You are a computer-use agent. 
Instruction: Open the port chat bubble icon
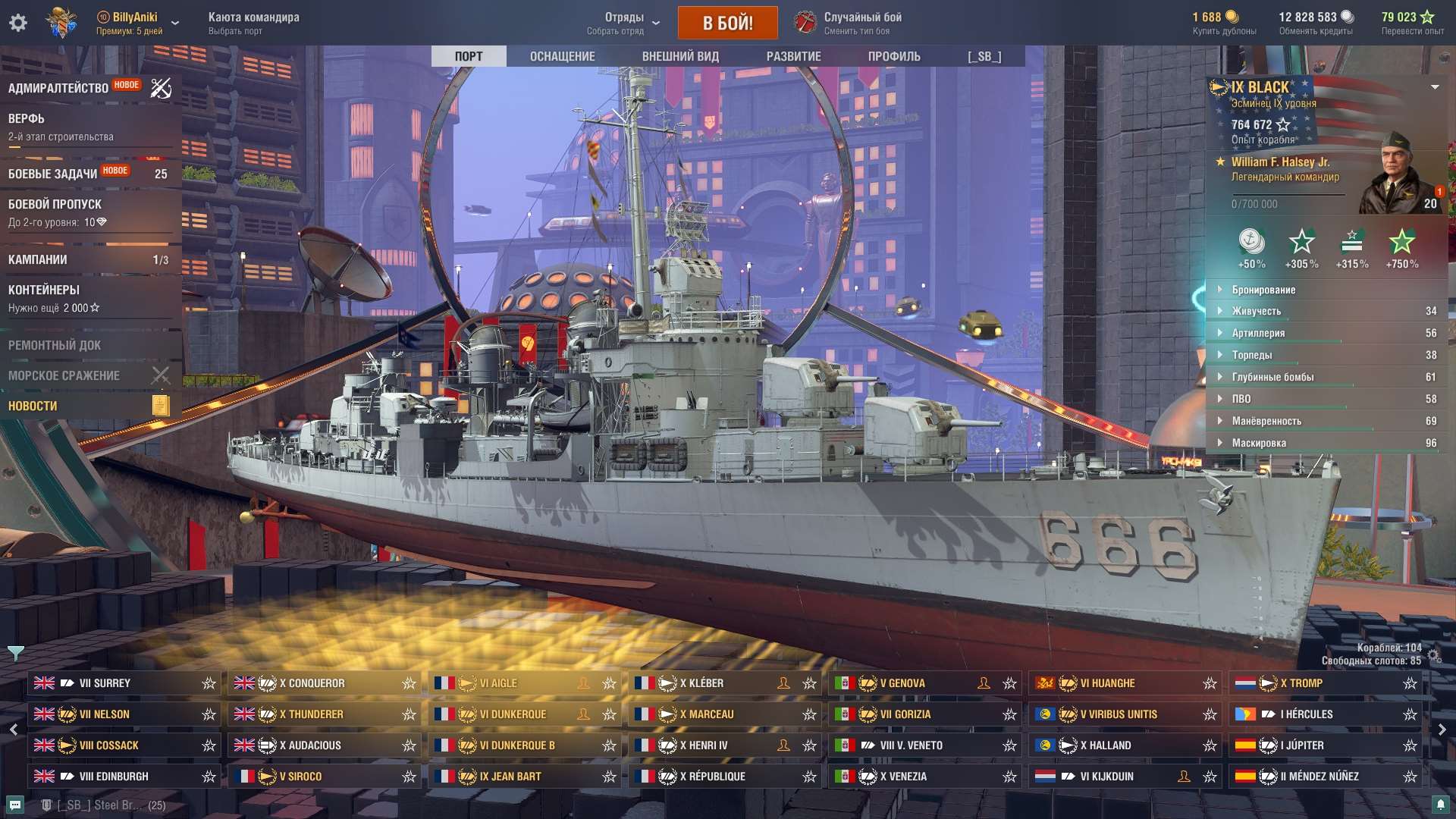pyautogui.click(x=15, y=805)
